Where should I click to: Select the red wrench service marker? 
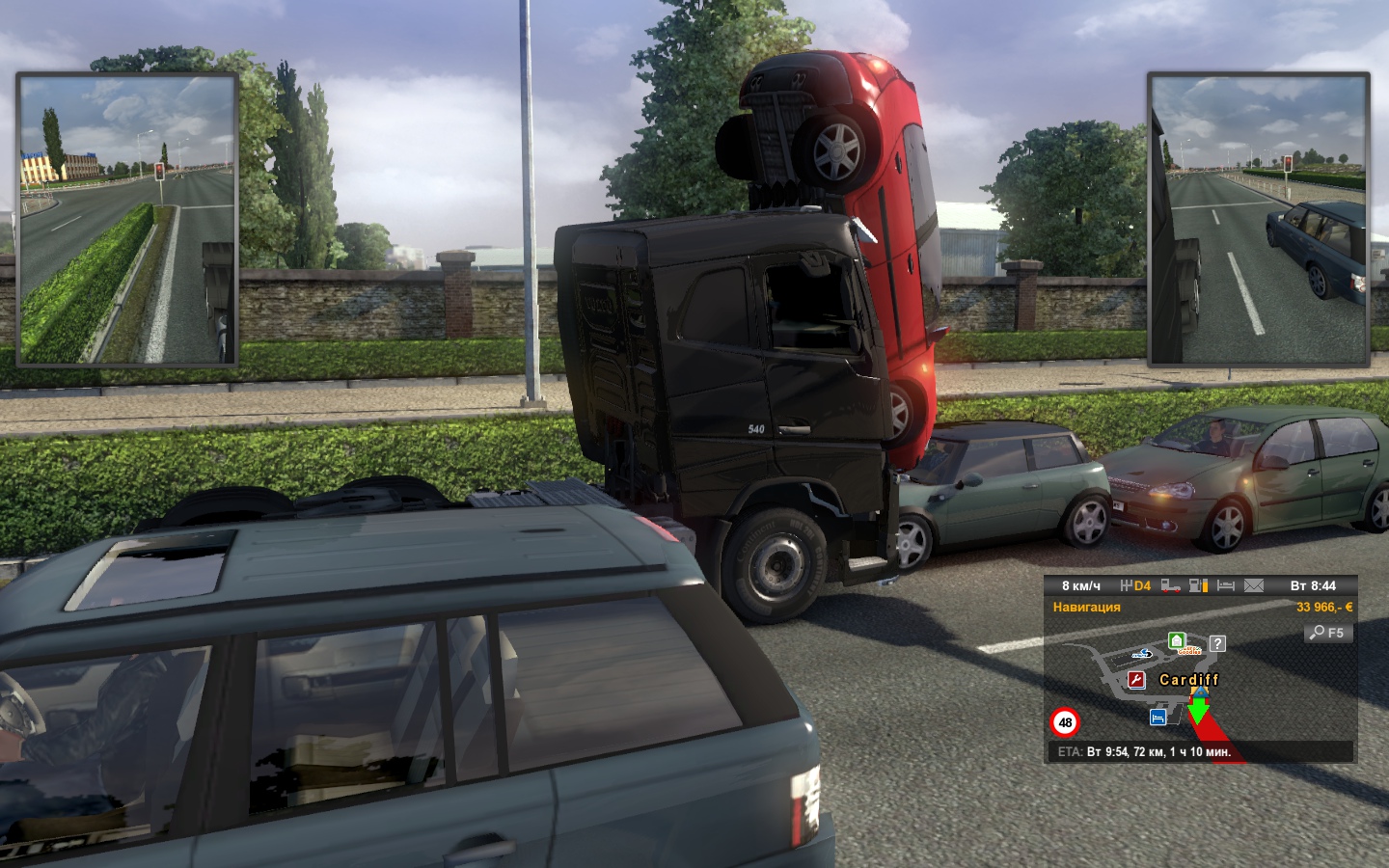tap(1137, 680)
